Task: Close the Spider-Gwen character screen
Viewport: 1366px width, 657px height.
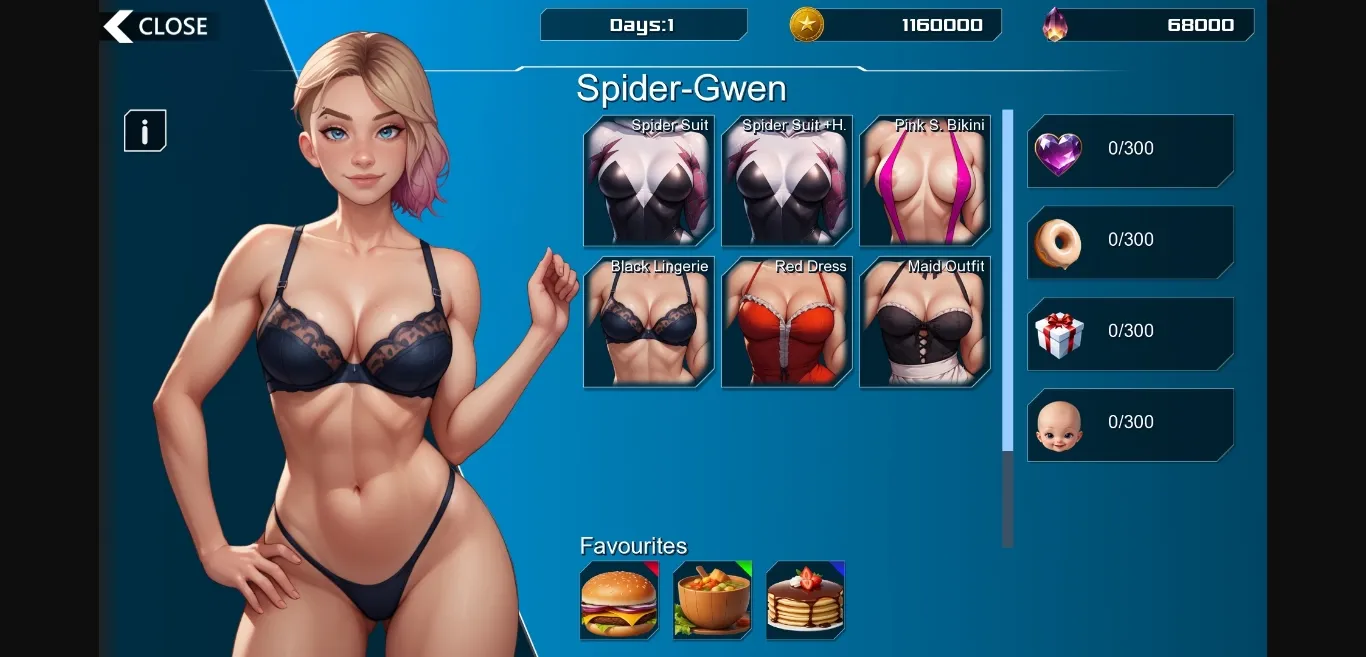Action: [157, 27]
